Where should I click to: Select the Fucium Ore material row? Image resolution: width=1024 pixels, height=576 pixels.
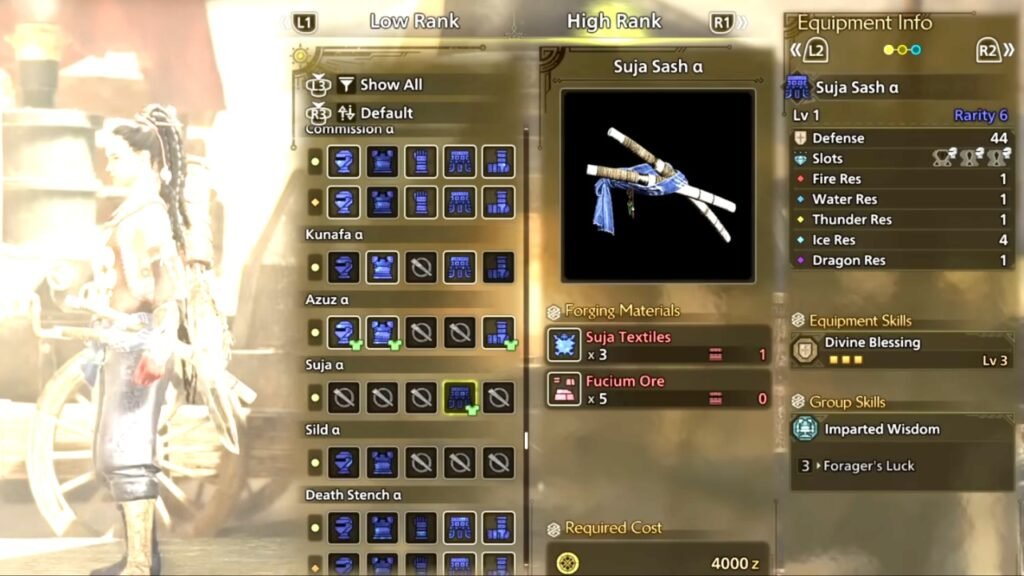(658, 389)
